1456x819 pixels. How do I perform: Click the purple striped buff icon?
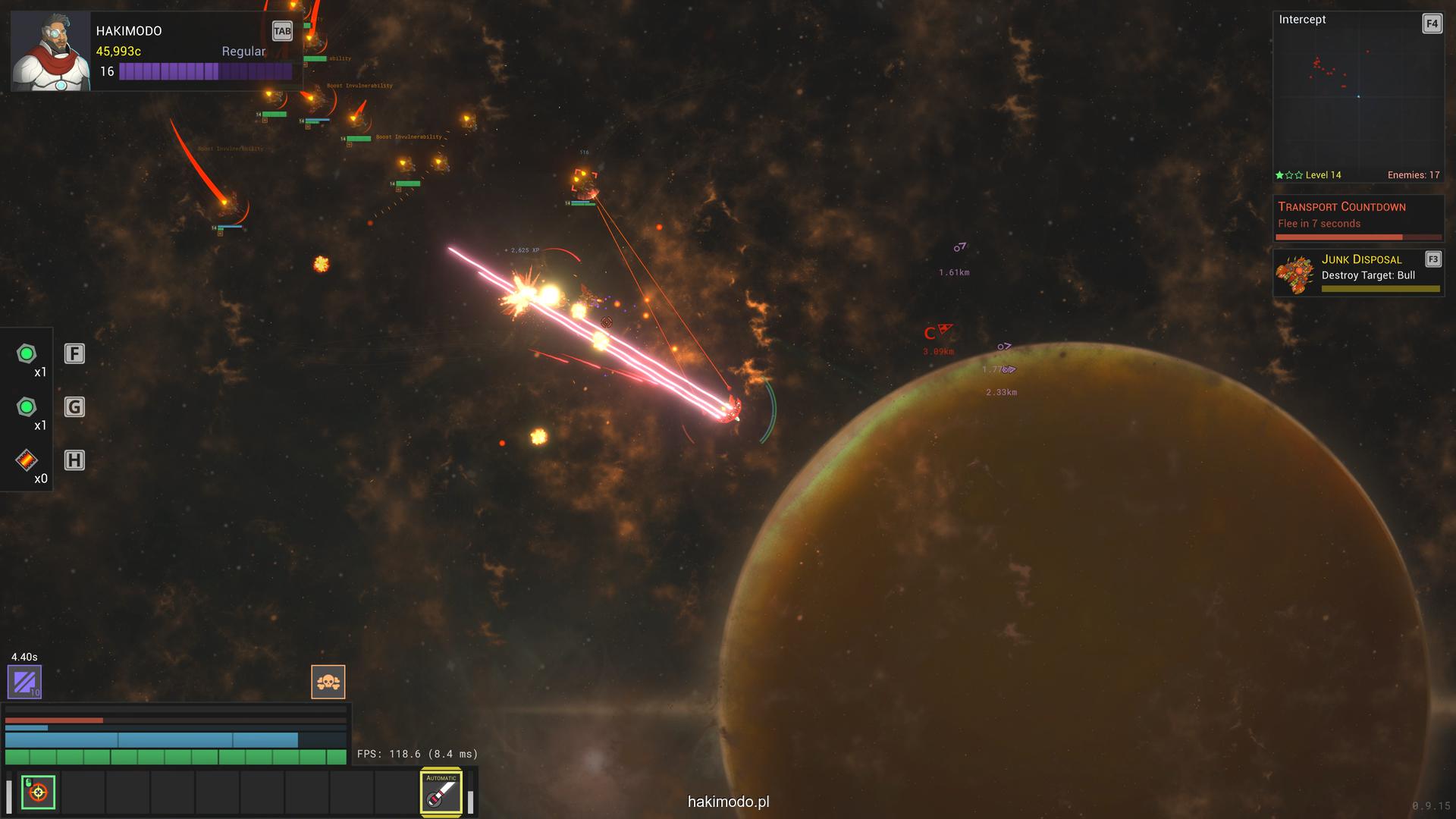click(x=24, y=681)
